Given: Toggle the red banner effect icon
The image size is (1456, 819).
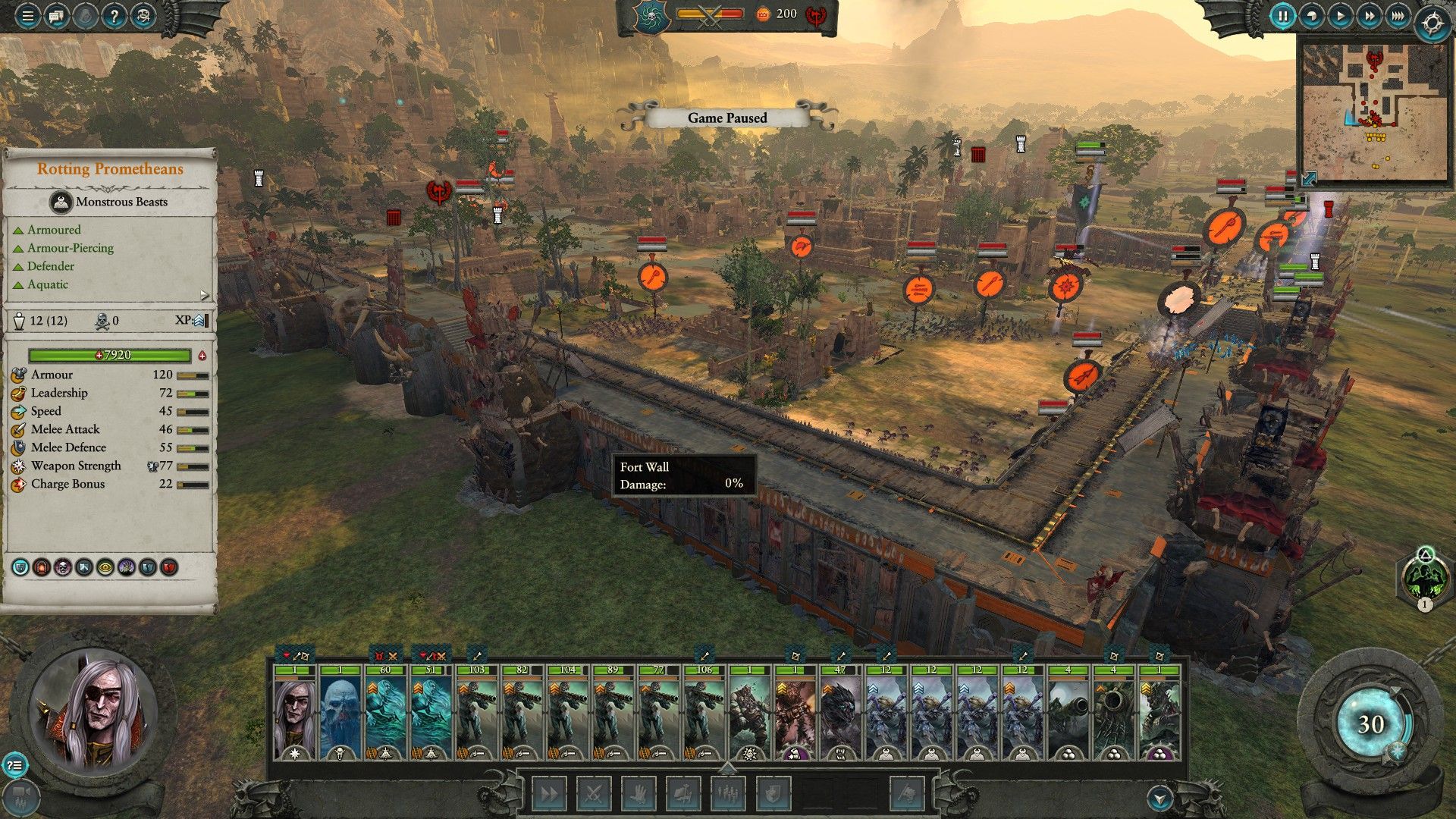Looking at the screenshot, I should click(x=168, y=567).
